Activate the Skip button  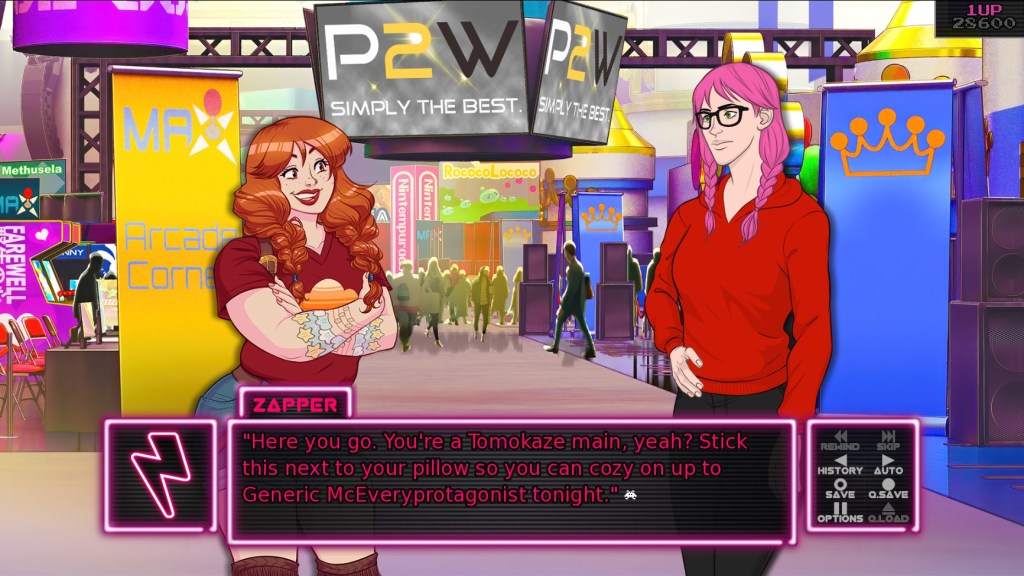tap(888, 441)
